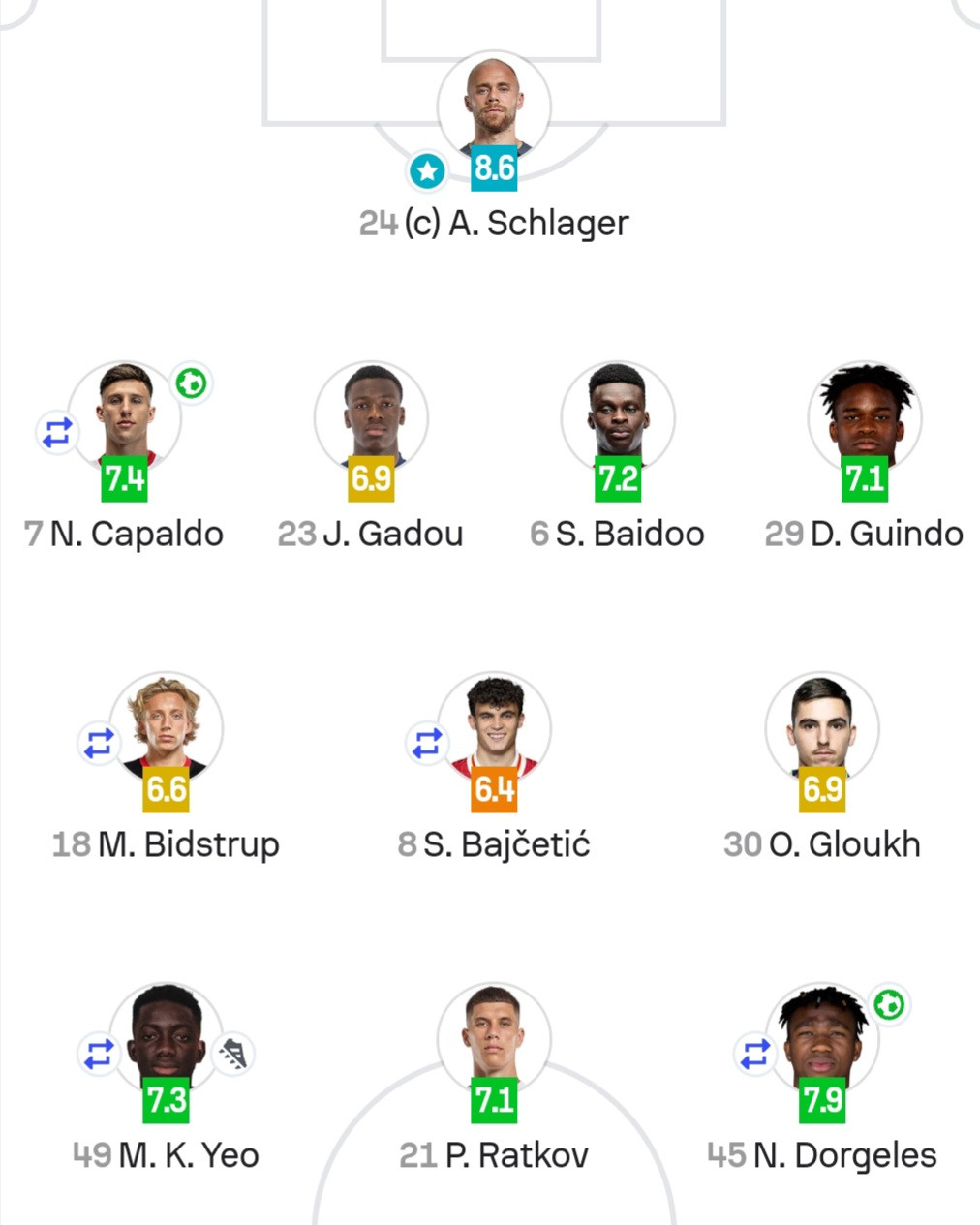Click the substitution arrows beside Bajčetić

click(x=427, y=744)
